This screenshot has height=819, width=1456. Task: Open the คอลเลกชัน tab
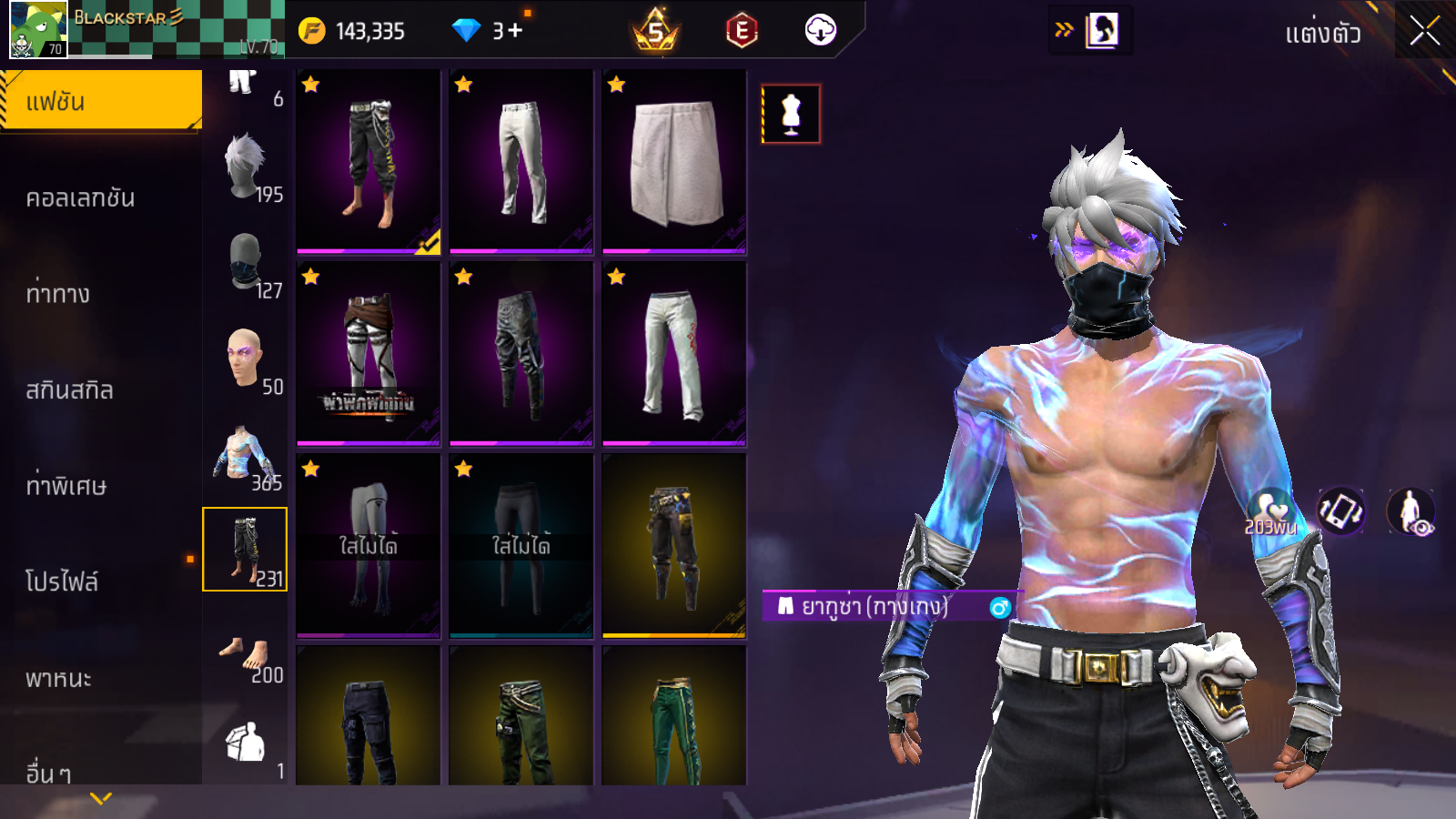tap(81, 197)
